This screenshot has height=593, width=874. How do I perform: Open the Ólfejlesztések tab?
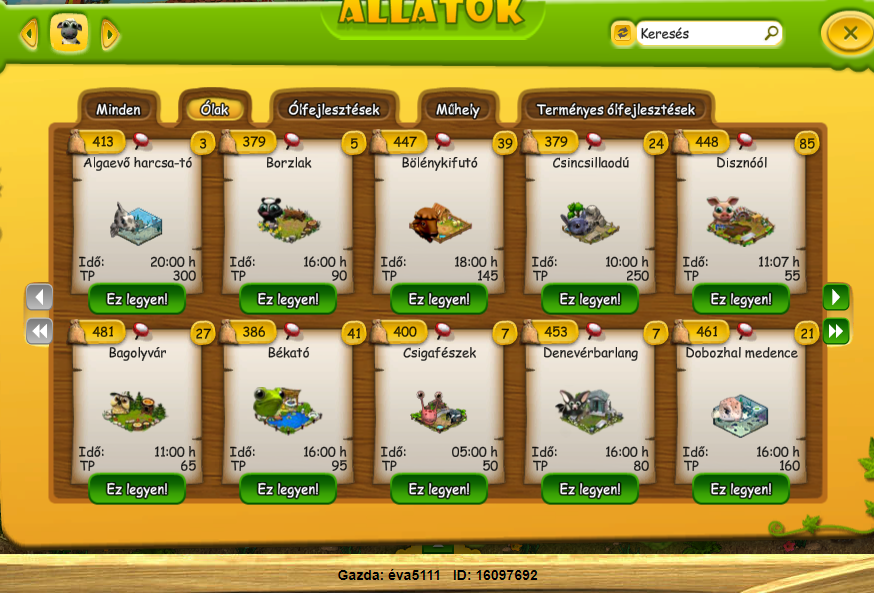click(x=333, y=109)
